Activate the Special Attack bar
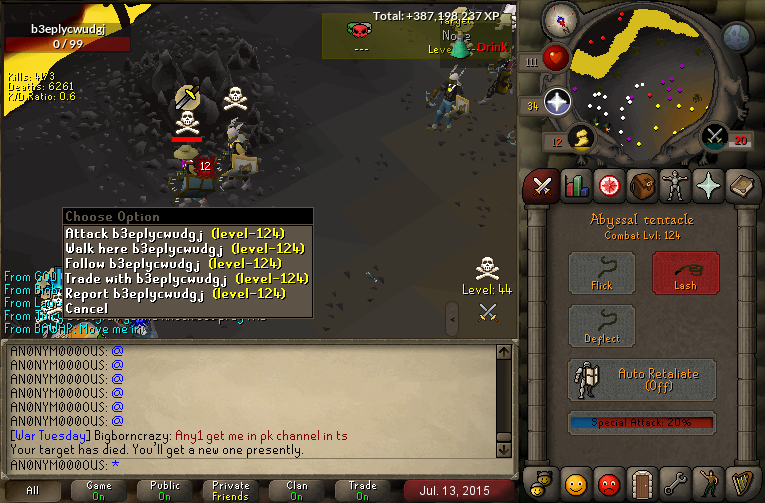The height and width of the screenshot is (503, 765). pyautogui.click(x=642, y=422)
